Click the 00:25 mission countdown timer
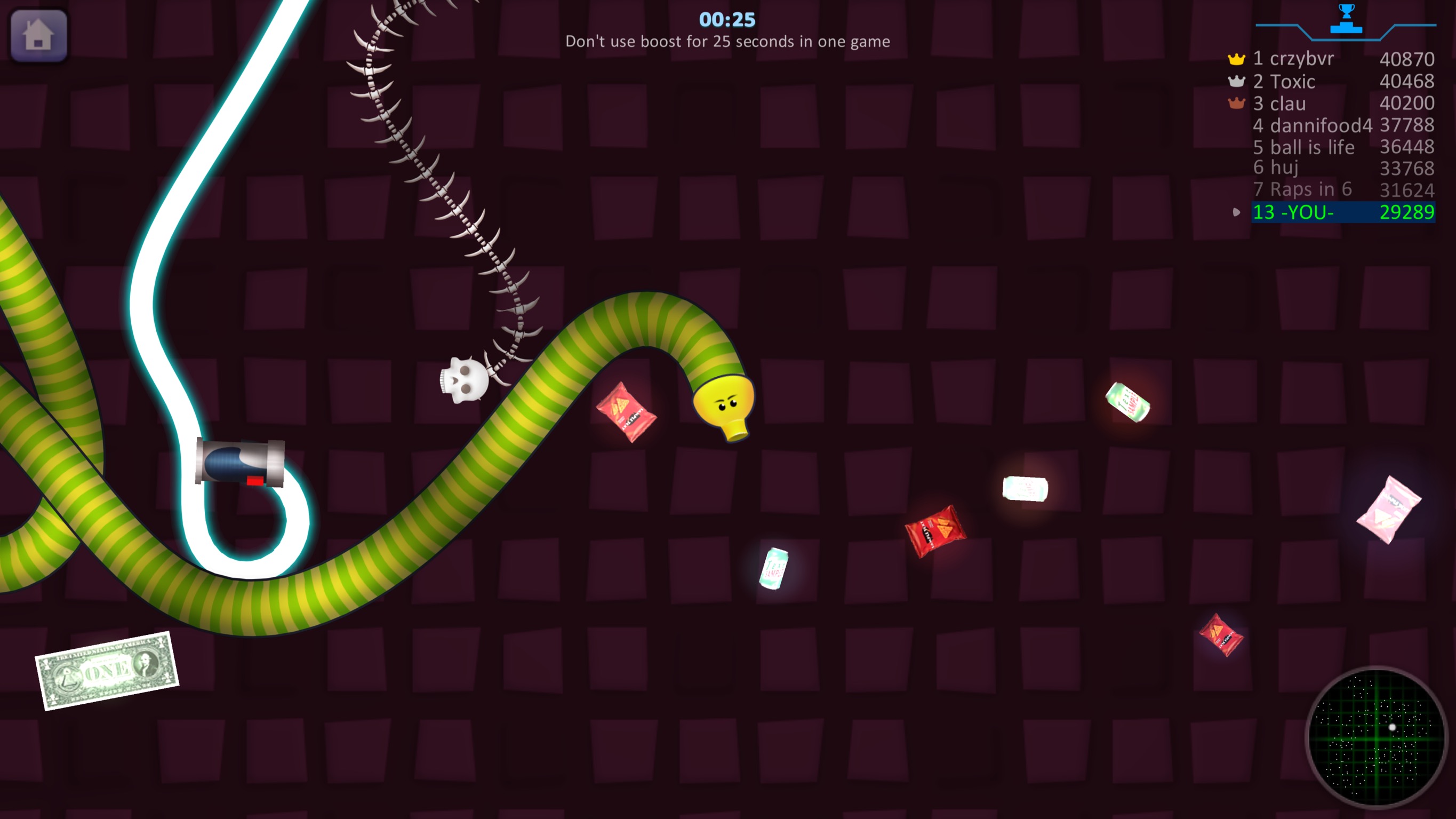The width and height of the screenshot is (1456, 819). [727, 19]
